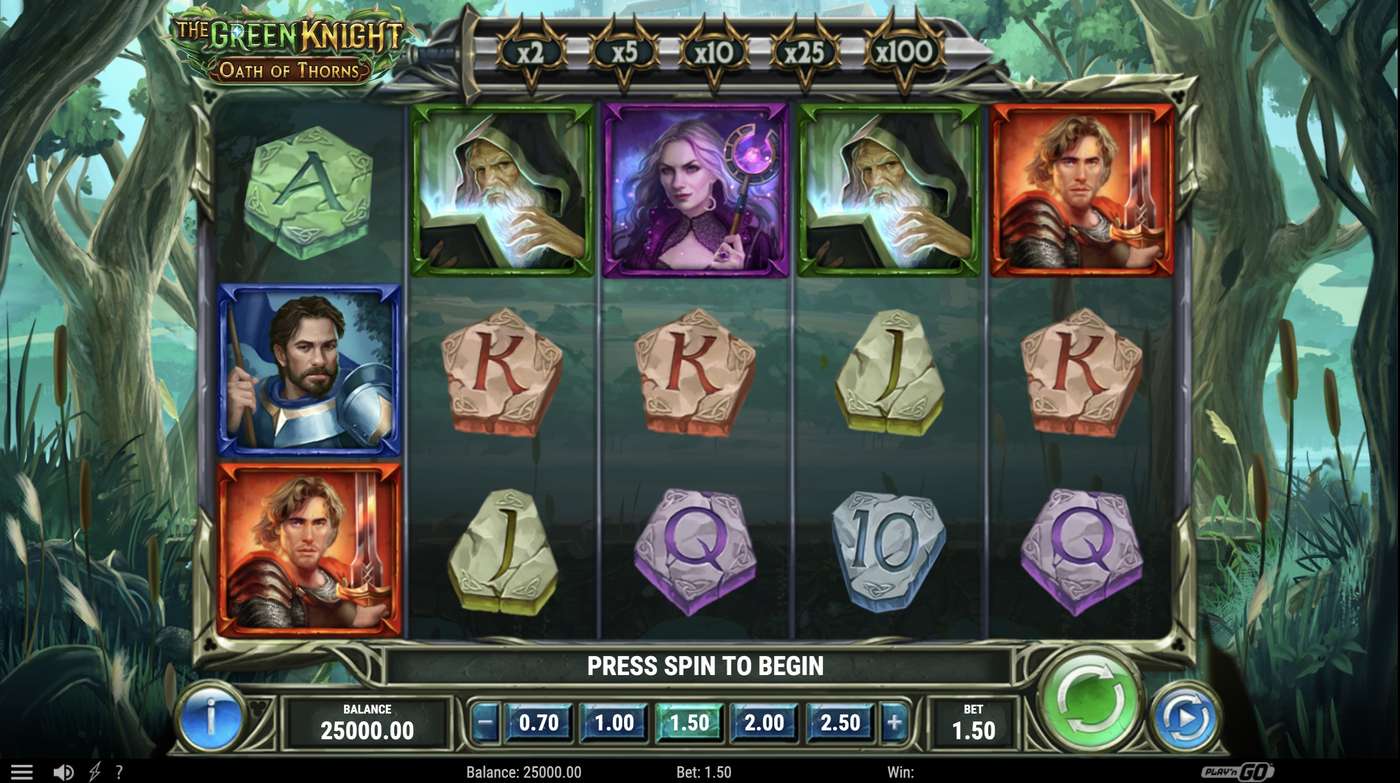Viewport: 1400px width, 783px height.
Task: Toggle fast play lightning icon
Action: [x=93, y=769]
